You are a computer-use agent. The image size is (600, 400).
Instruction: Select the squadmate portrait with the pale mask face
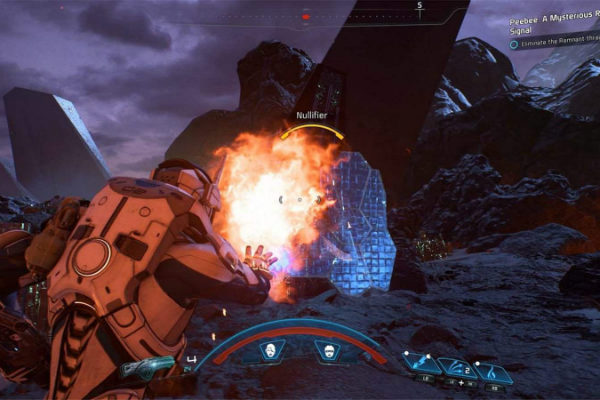tap(270, 351)
